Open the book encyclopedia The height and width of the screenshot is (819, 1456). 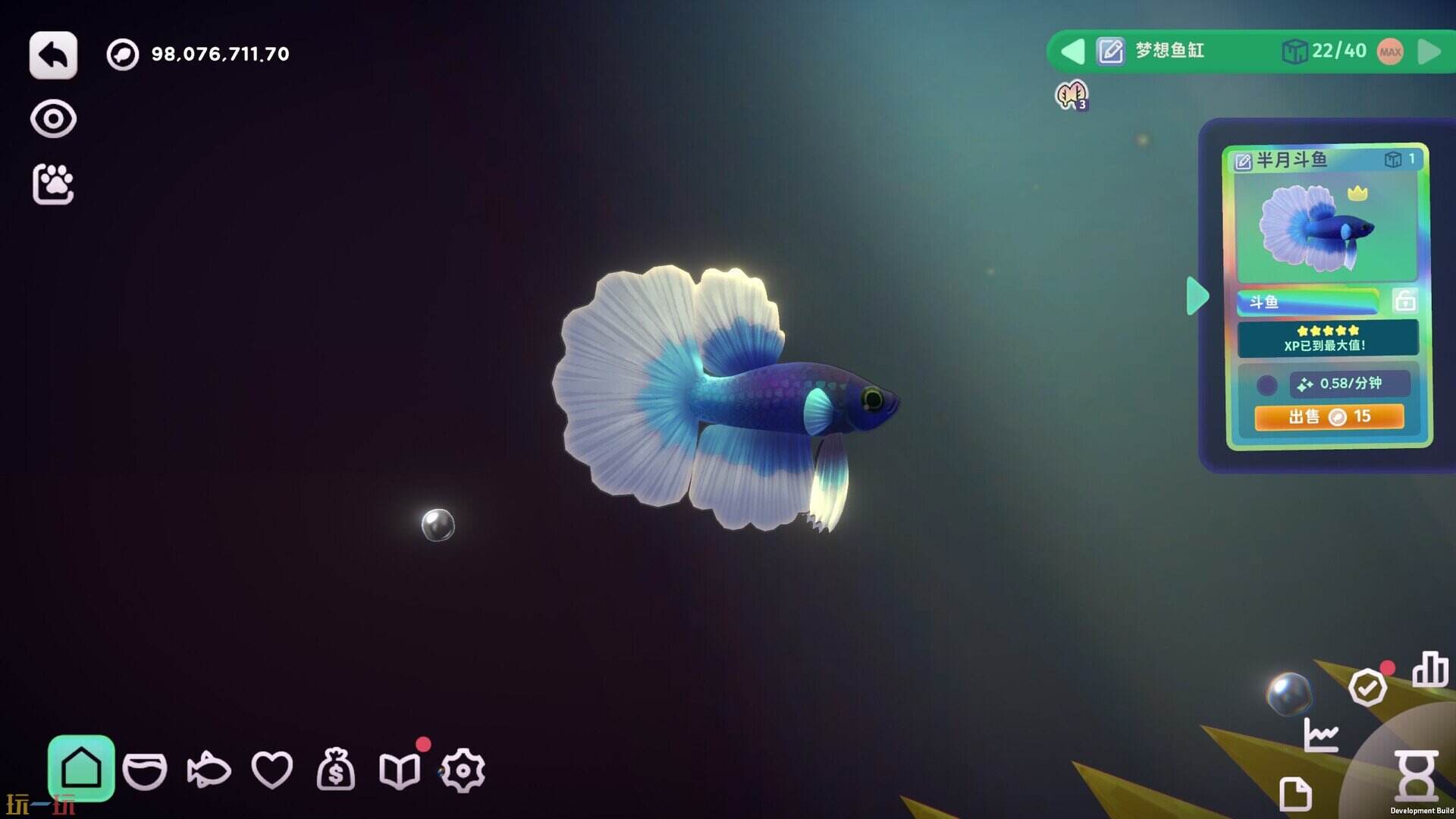coord(400,771)
